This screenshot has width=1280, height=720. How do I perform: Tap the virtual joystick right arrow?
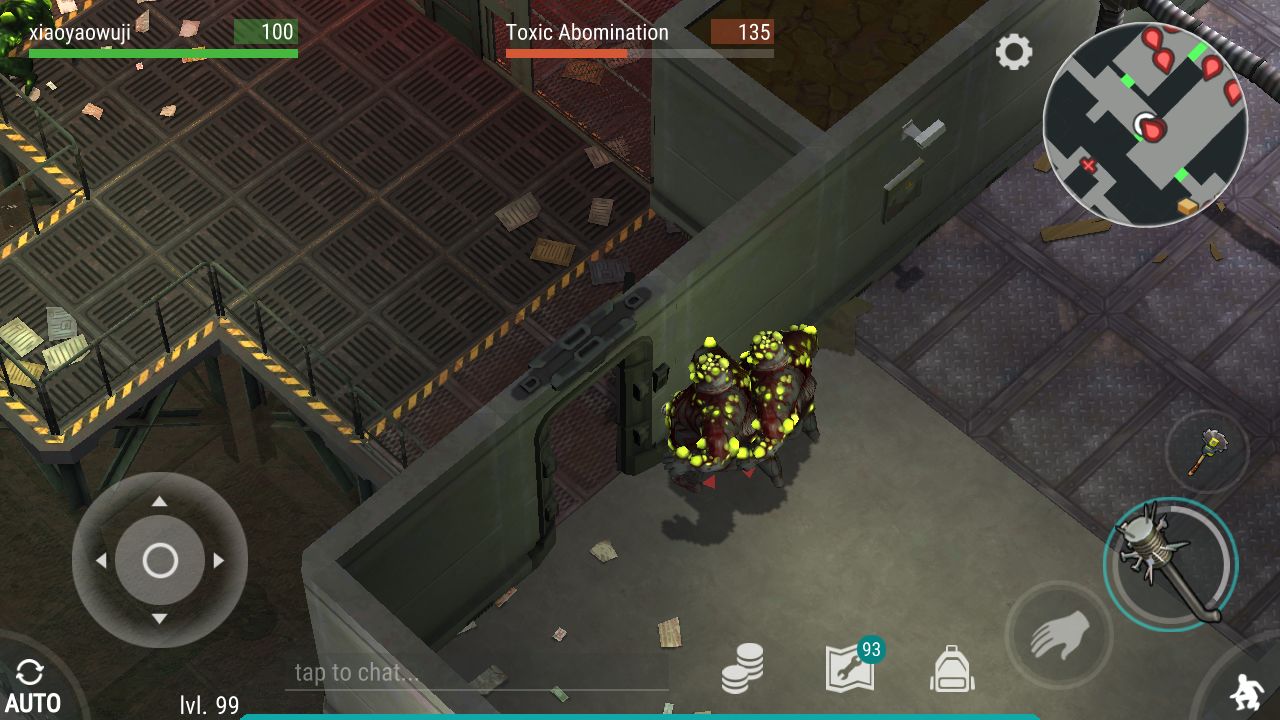coord(219,561)
